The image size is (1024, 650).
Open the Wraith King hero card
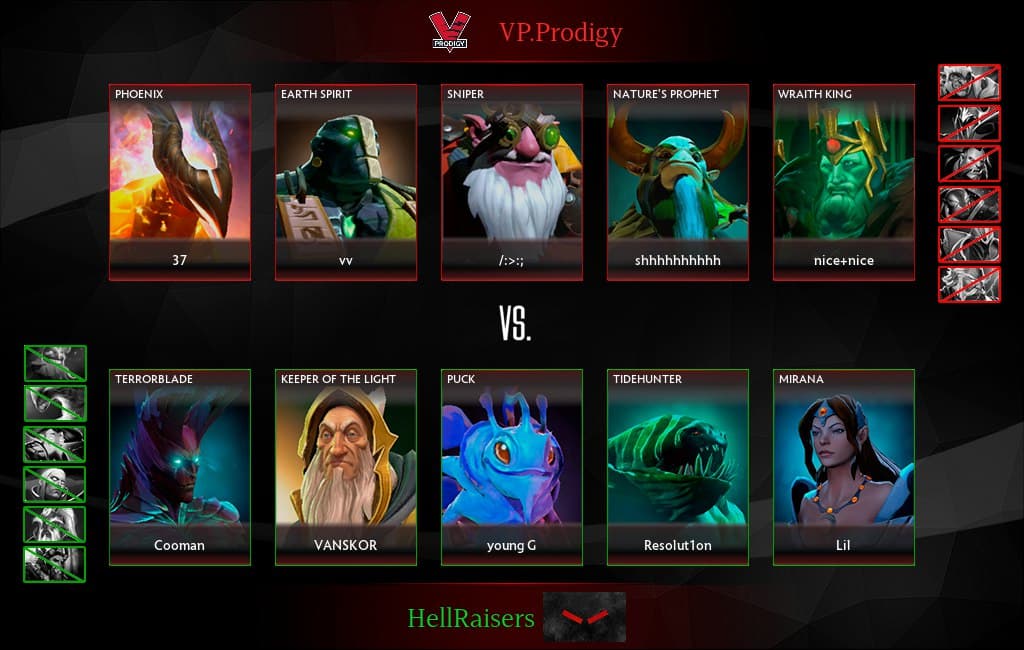pyautogui.click(x=844, y=182)
